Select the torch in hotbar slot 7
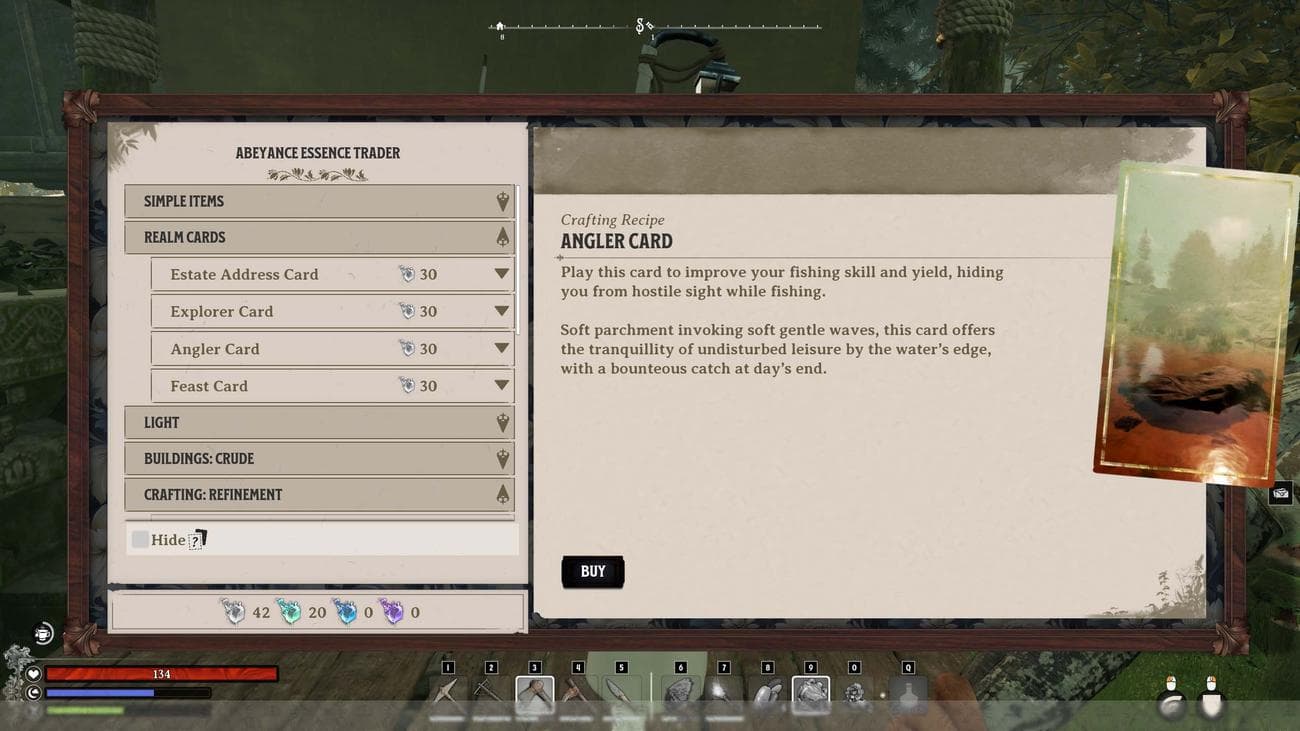The image size is (1300, 731). tap(723, 693)
